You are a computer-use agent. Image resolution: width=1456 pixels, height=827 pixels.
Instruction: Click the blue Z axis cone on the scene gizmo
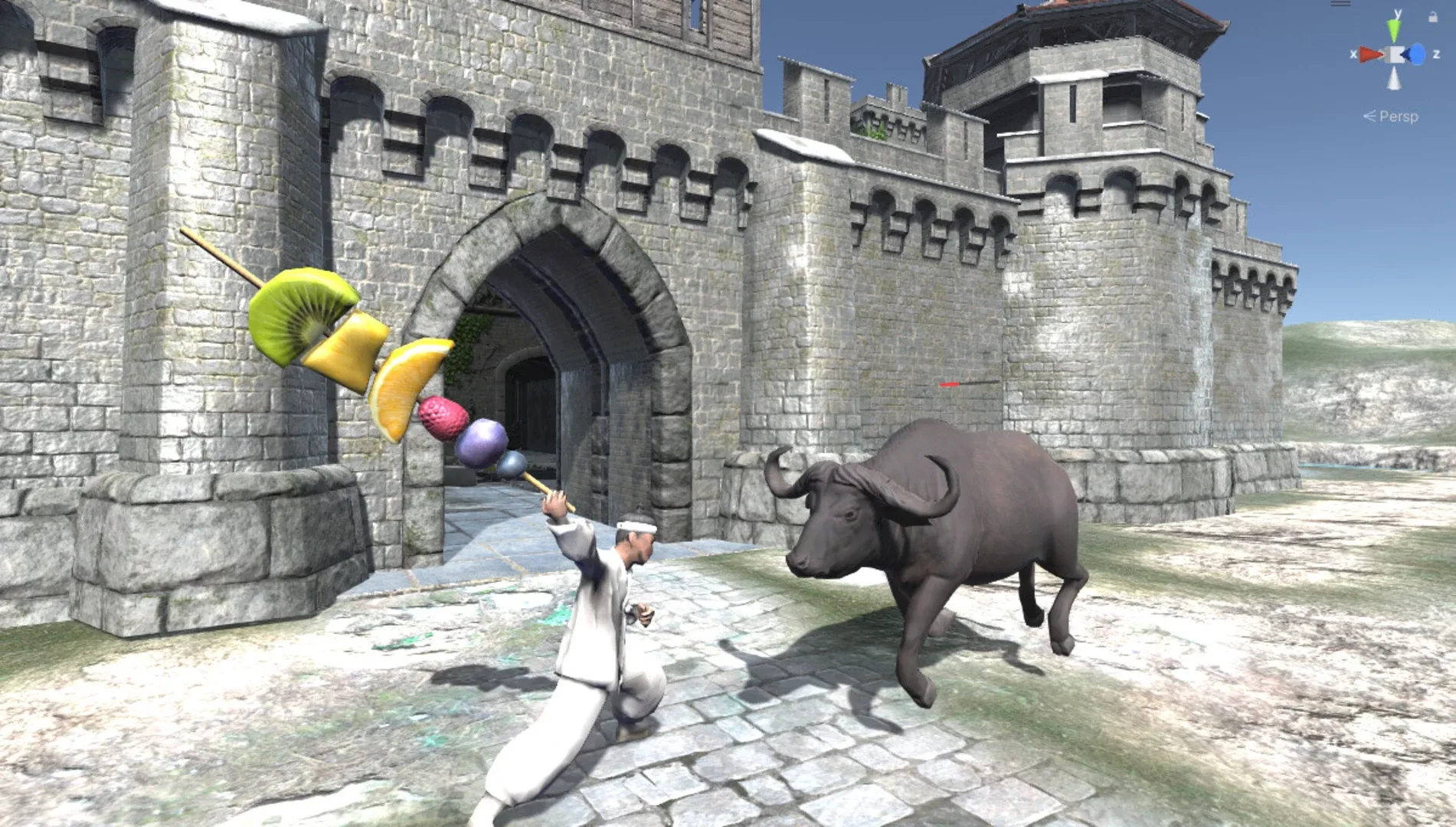click(x=1416, y=54)
